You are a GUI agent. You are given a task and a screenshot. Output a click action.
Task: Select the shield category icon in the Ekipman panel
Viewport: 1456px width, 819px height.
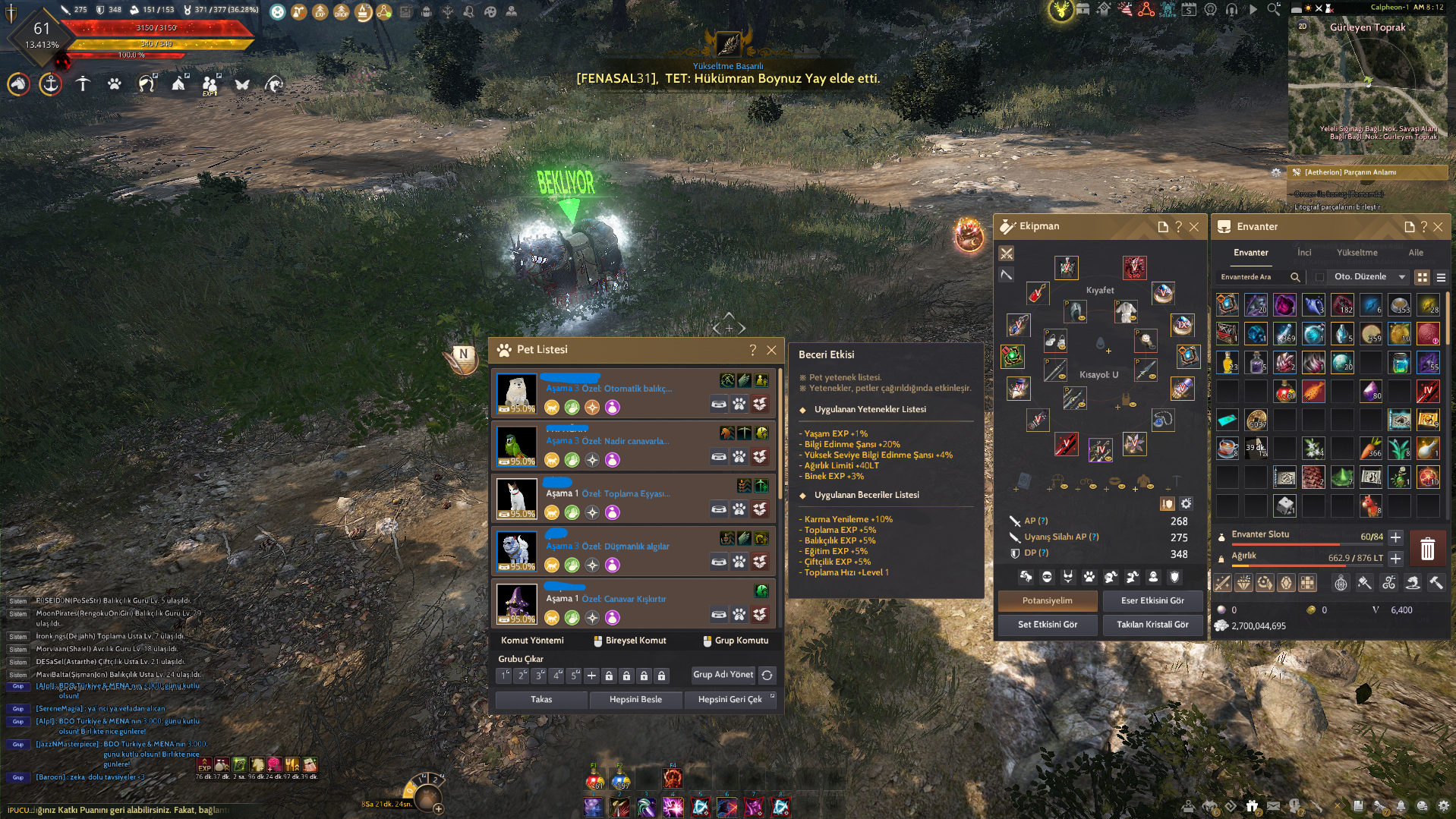pos(1174,578)
